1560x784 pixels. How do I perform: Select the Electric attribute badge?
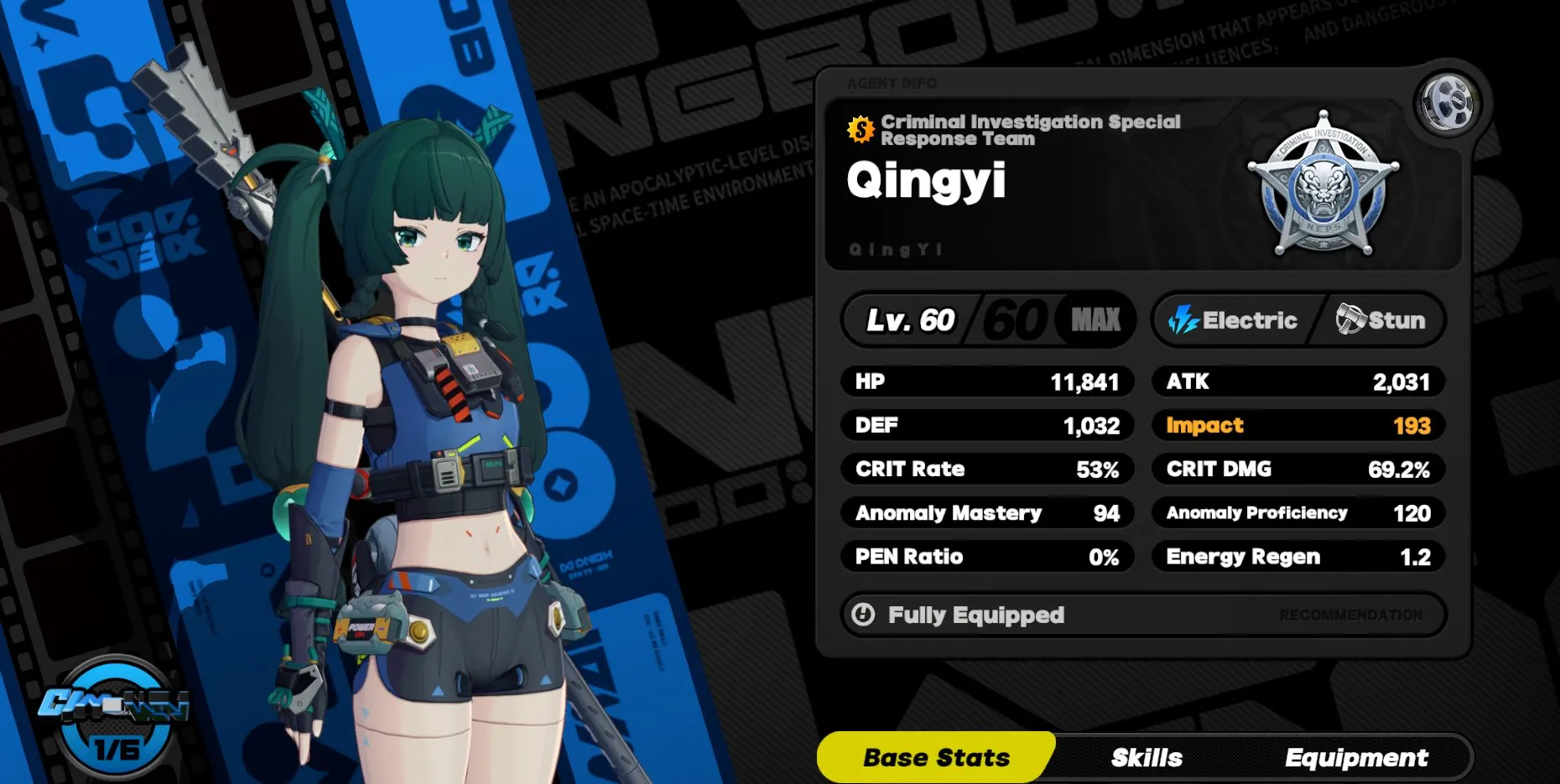1233,319
